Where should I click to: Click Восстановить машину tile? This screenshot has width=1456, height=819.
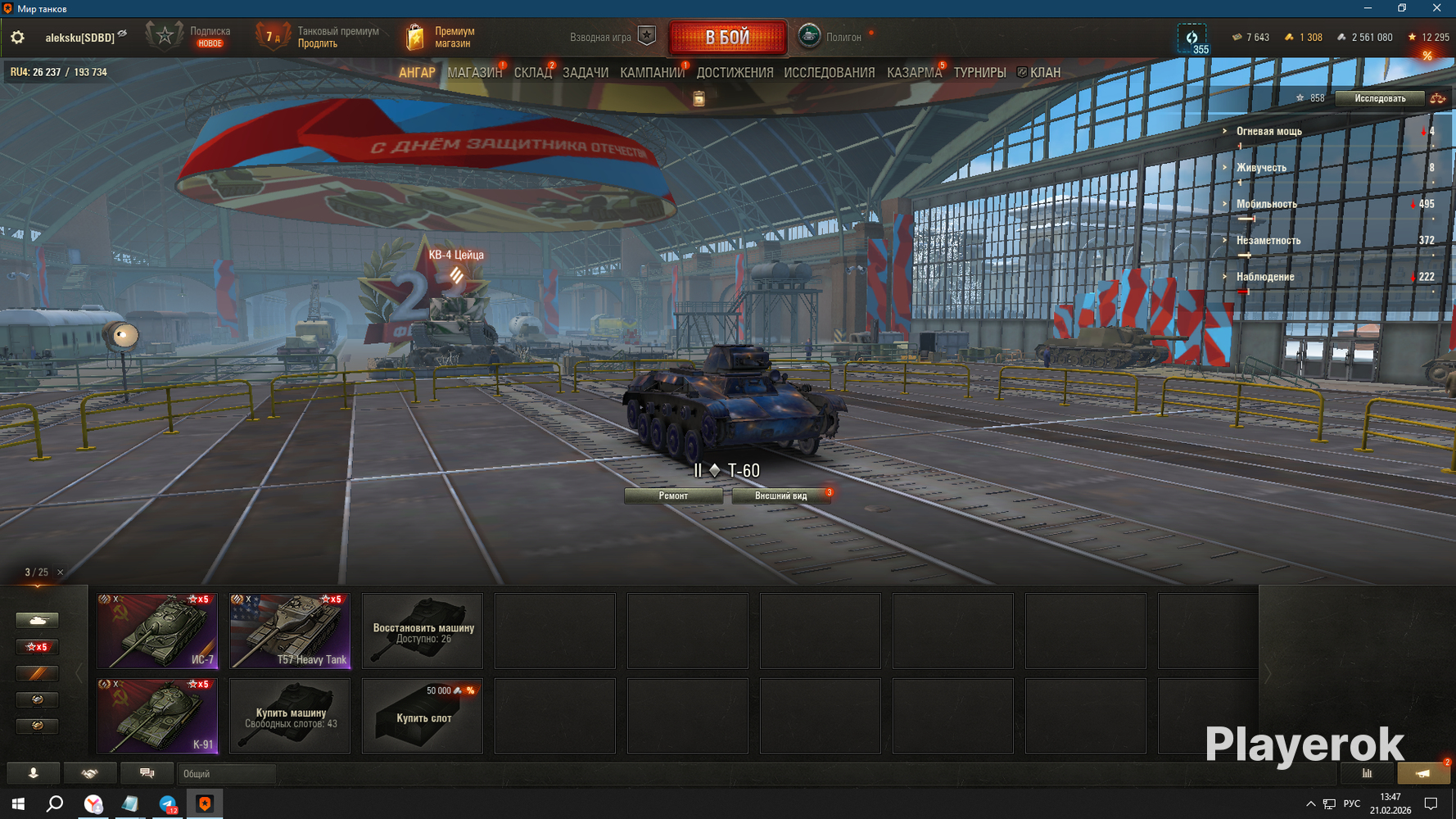pyautogui.click(x=423, y=631)
